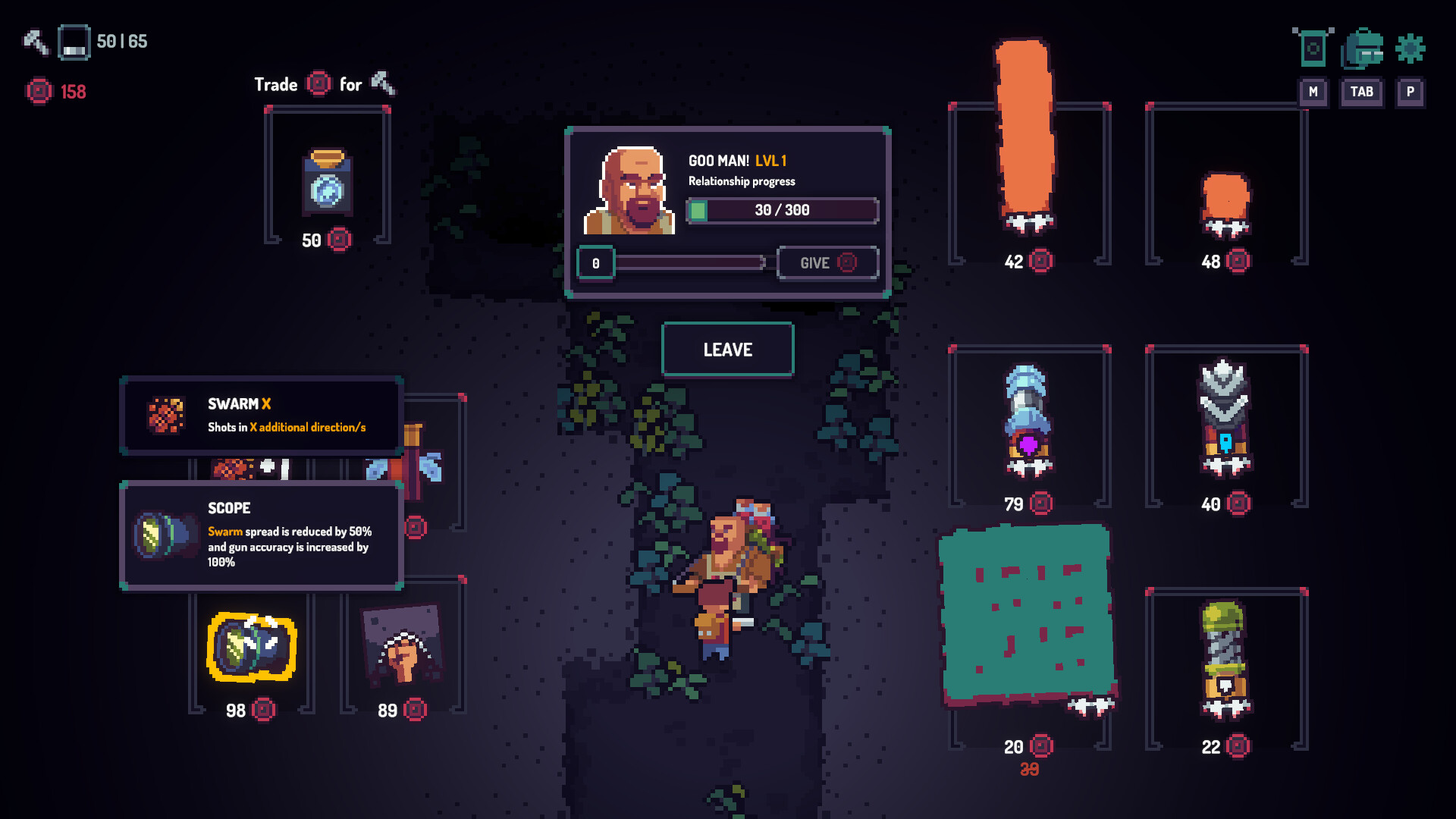Open the settings gear icon
The height and width of the screenshot is (819, 1456).
click(1410, 49)
